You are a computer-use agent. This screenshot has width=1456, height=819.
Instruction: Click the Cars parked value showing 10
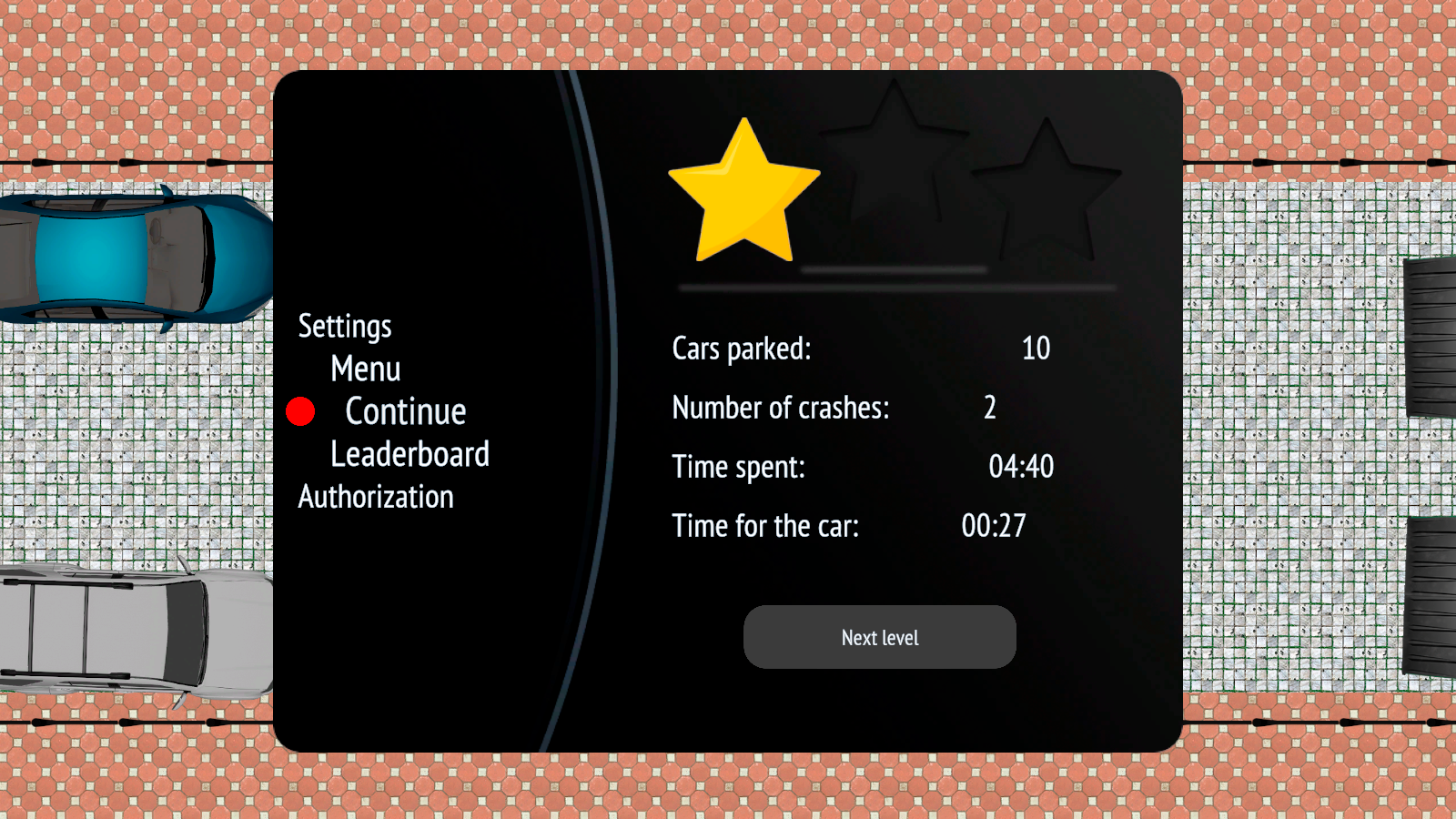click(x=1036, y=349)
